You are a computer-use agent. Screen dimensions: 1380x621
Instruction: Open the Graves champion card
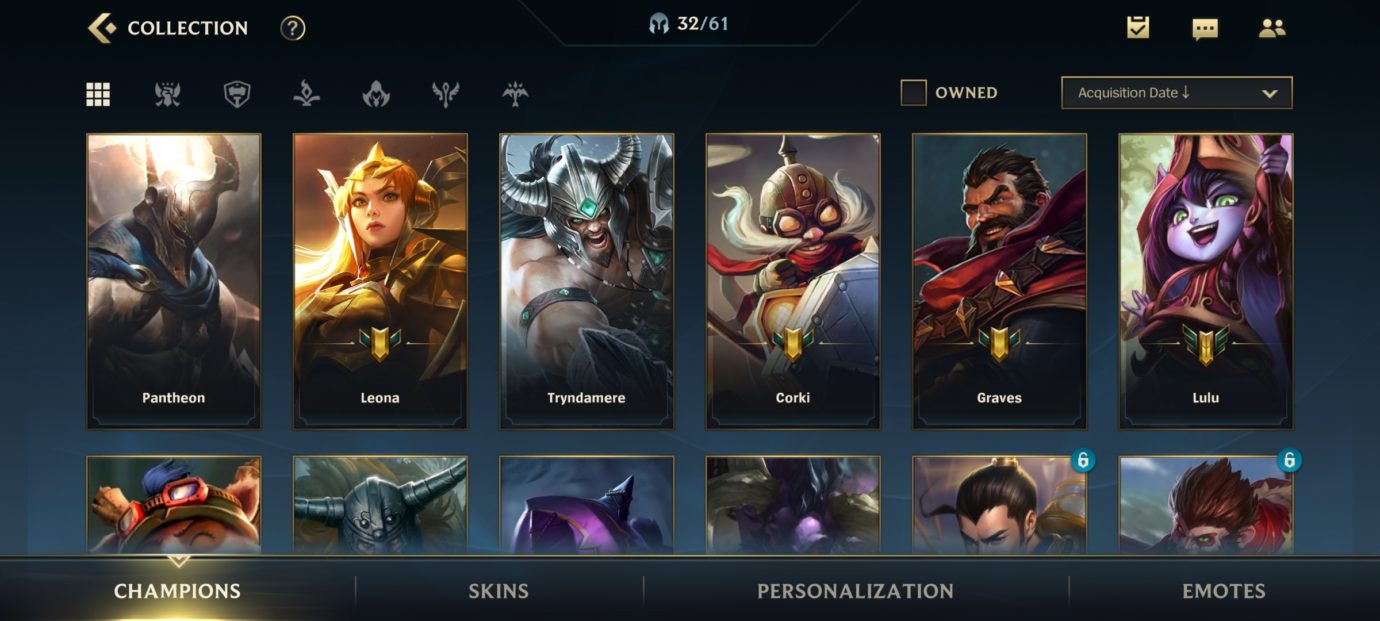tap(999, 281)
